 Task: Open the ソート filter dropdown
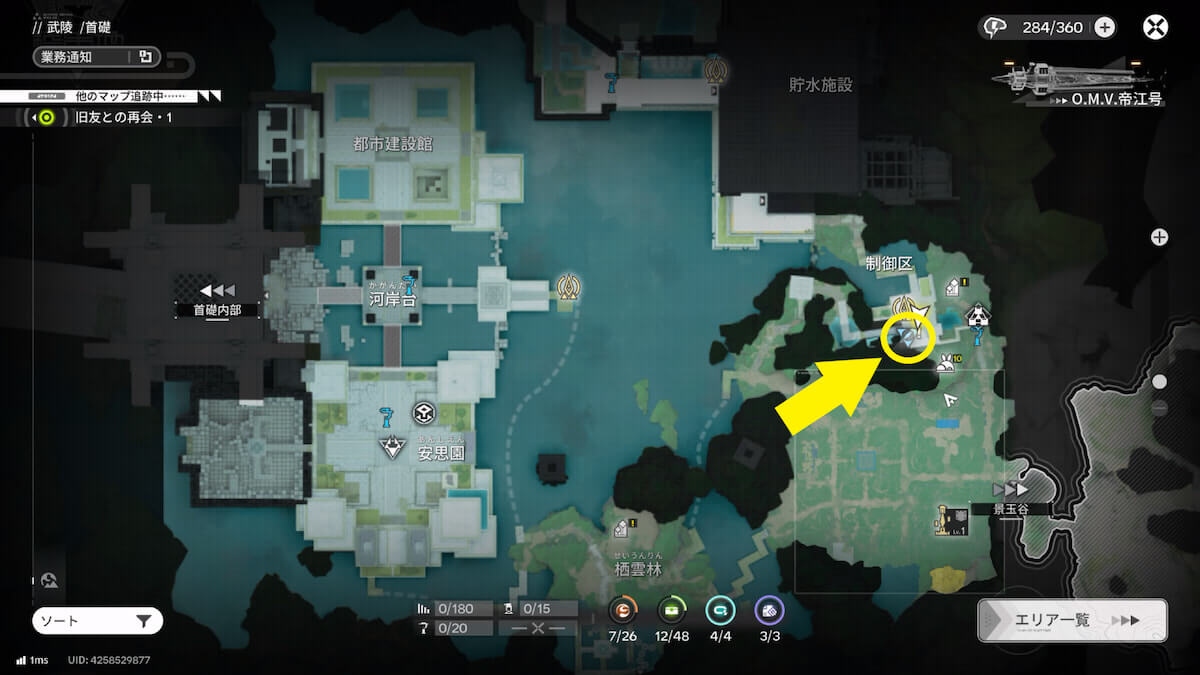pos(97,621)
